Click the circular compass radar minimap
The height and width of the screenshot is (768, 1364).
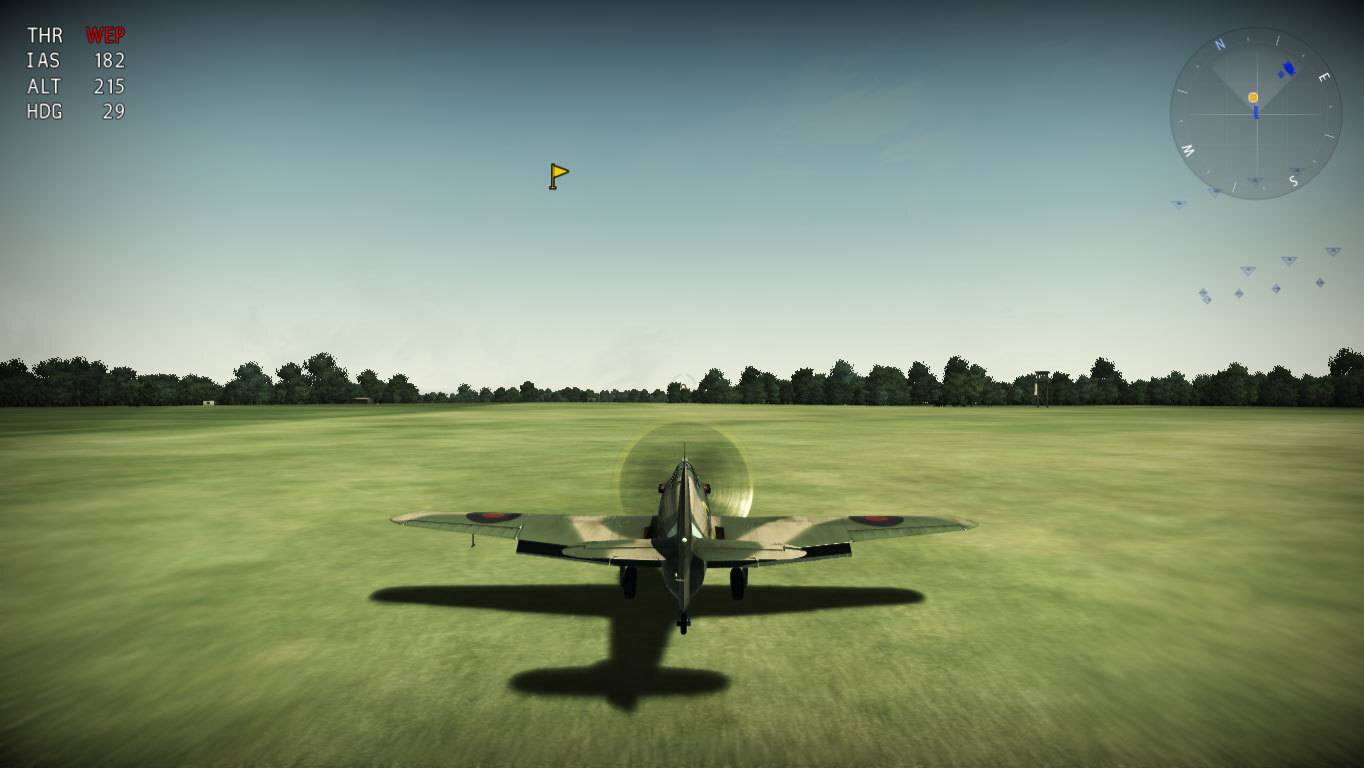coord(1255,113)
